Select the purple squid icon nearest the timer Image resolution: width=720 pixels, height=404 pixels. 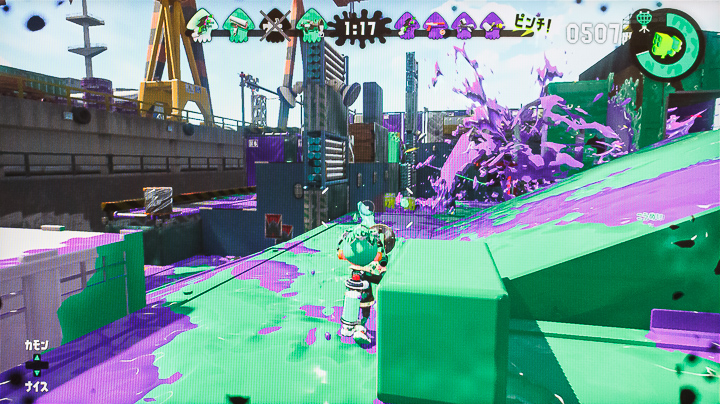406,24
